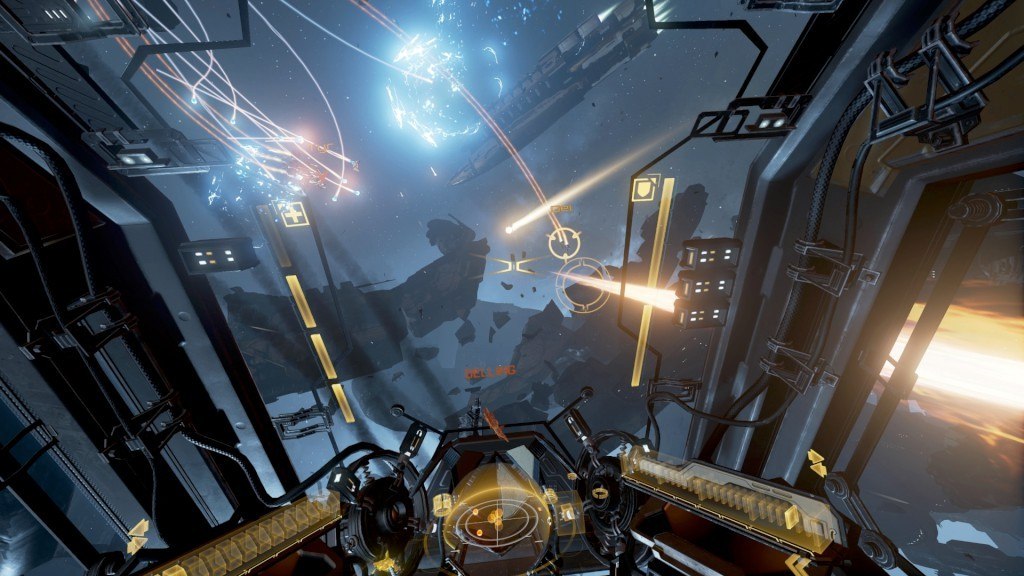Click the large circular aiming reticle
Image resolution: width=1024 pixels, height=576 pixels.
582,284
